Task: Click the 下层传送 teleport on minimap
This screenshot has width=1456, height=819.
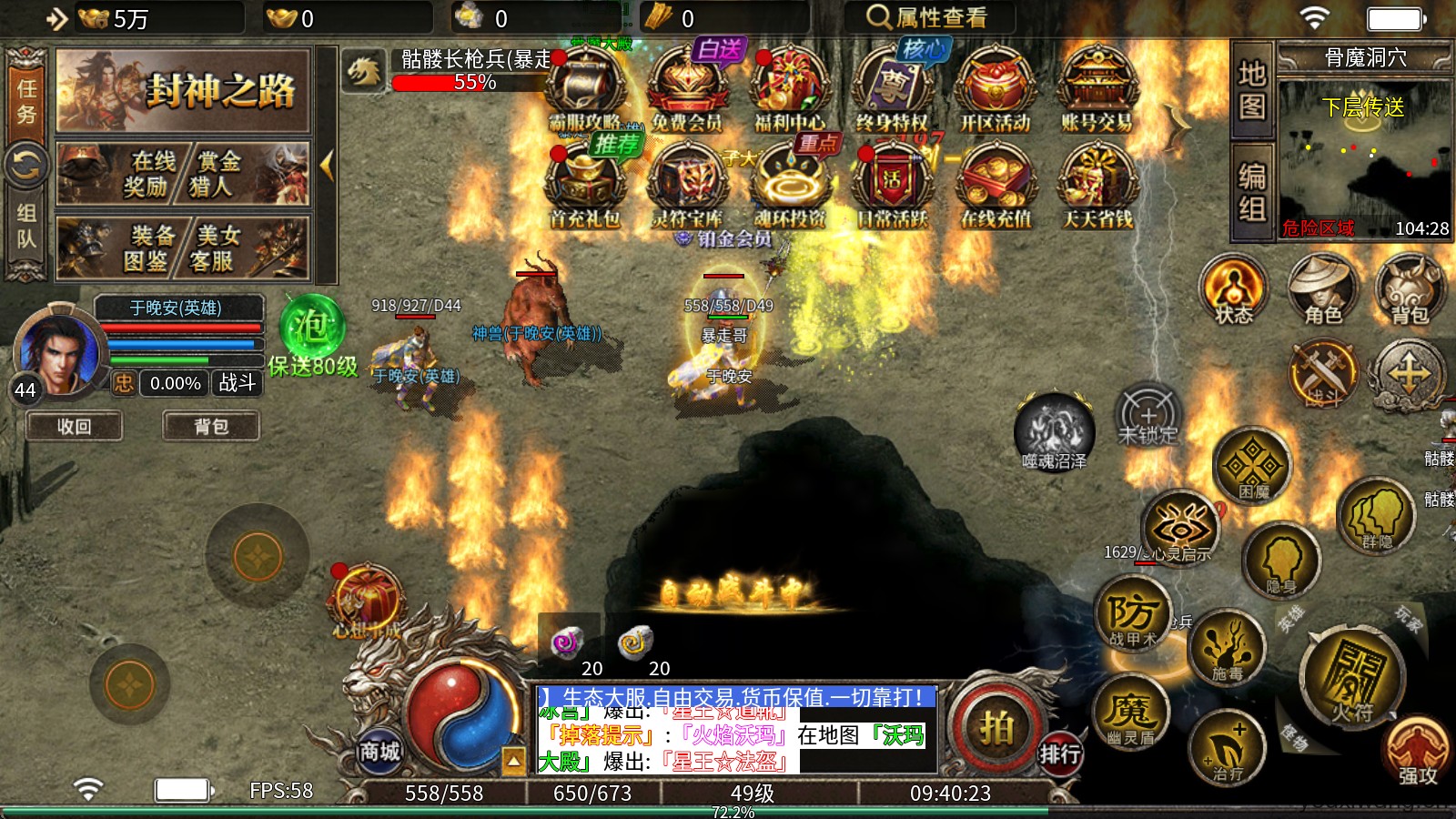Action: 1363,107
